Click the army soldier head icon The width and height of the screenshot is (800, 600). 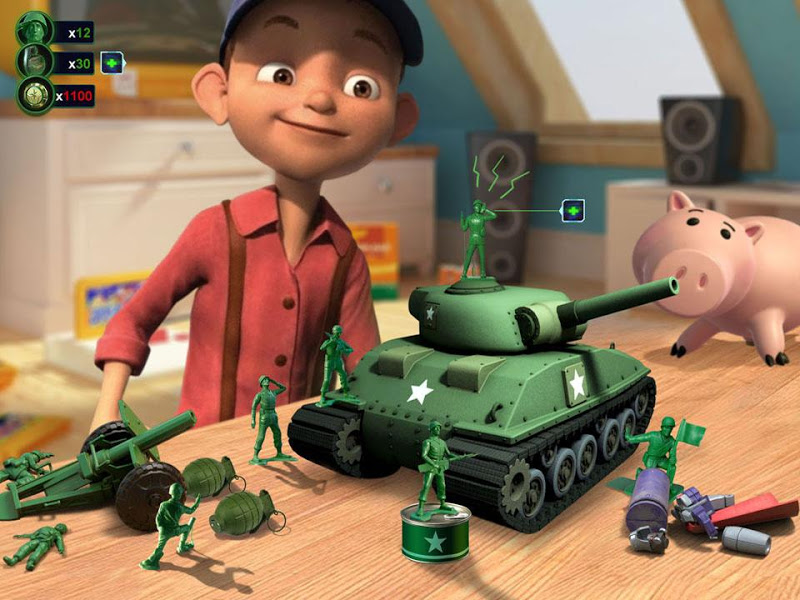33,31
